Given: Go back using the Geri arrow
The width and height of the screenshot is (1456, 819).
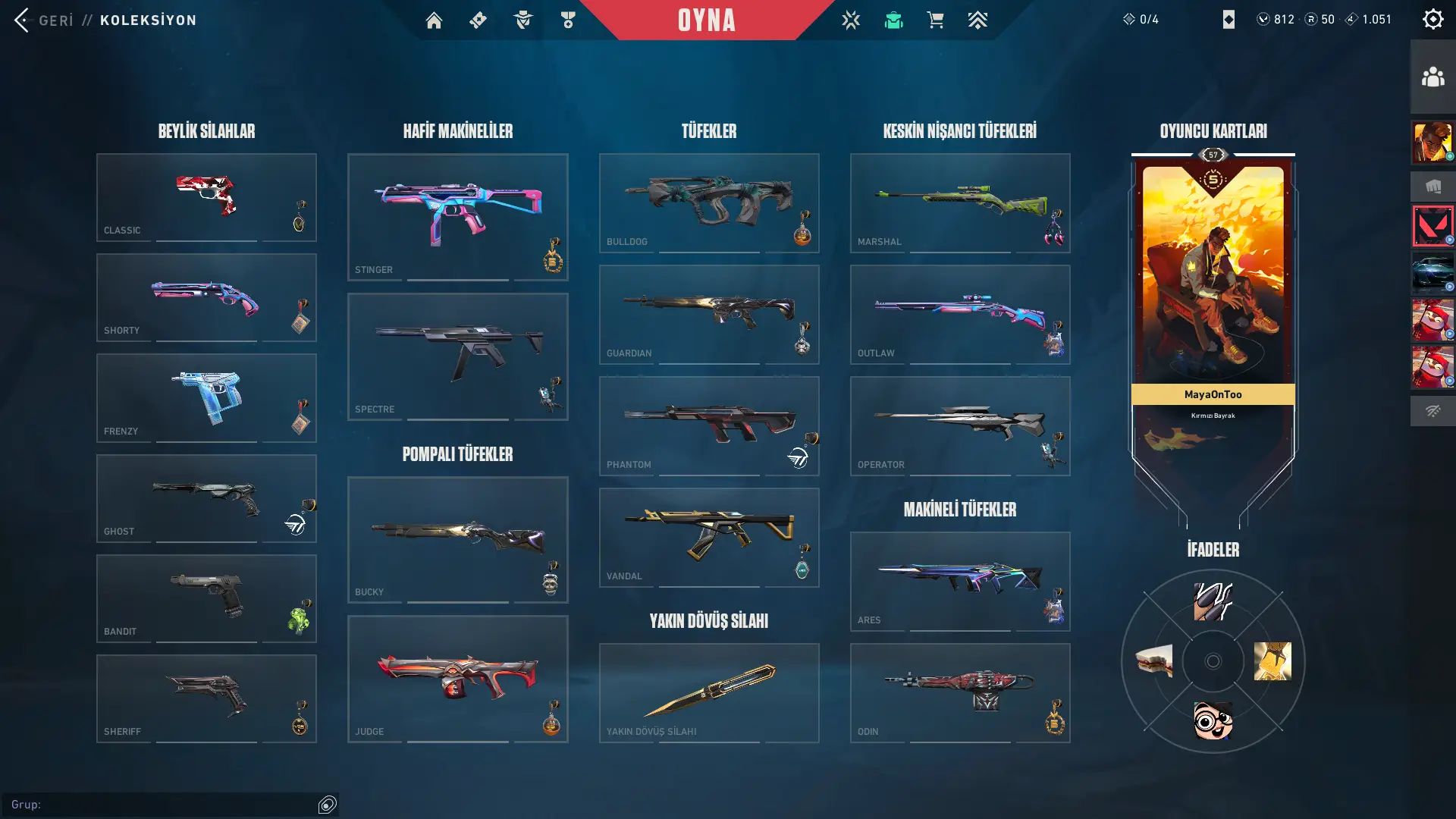Looking at the screenshot, I should [23, 20].
